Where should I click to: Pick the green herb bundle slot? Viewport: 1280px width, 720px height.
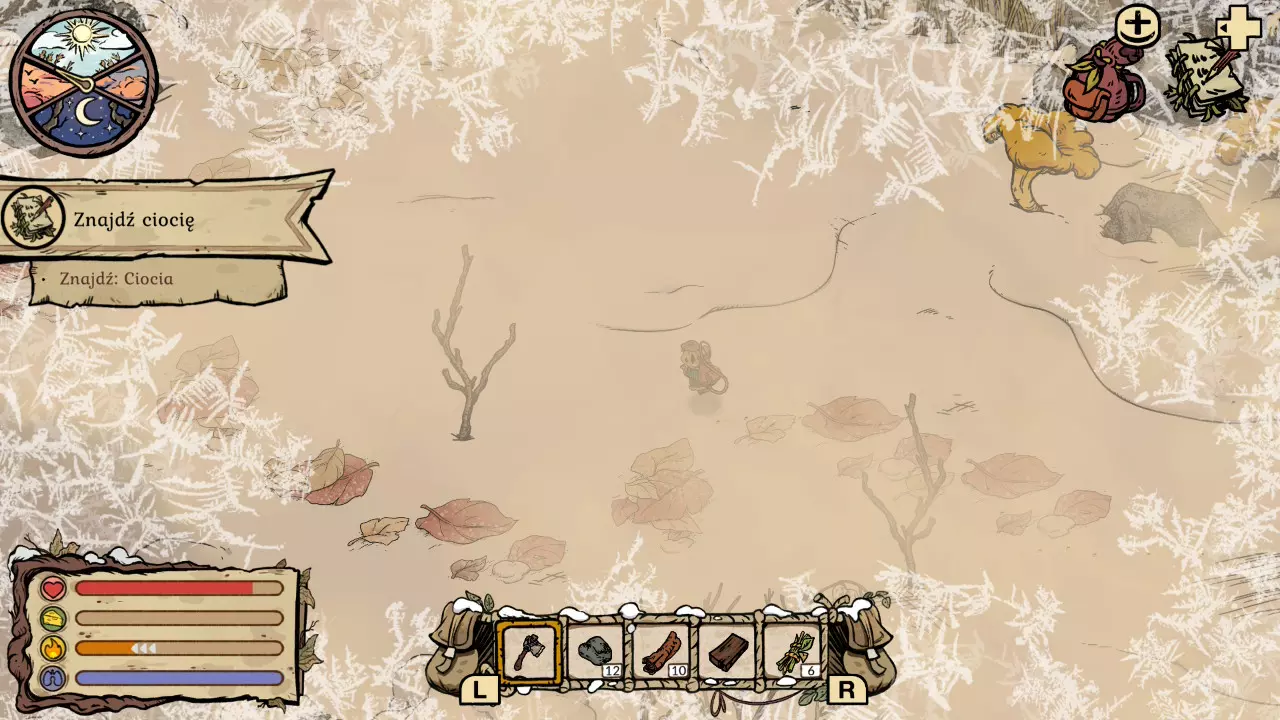794,653
